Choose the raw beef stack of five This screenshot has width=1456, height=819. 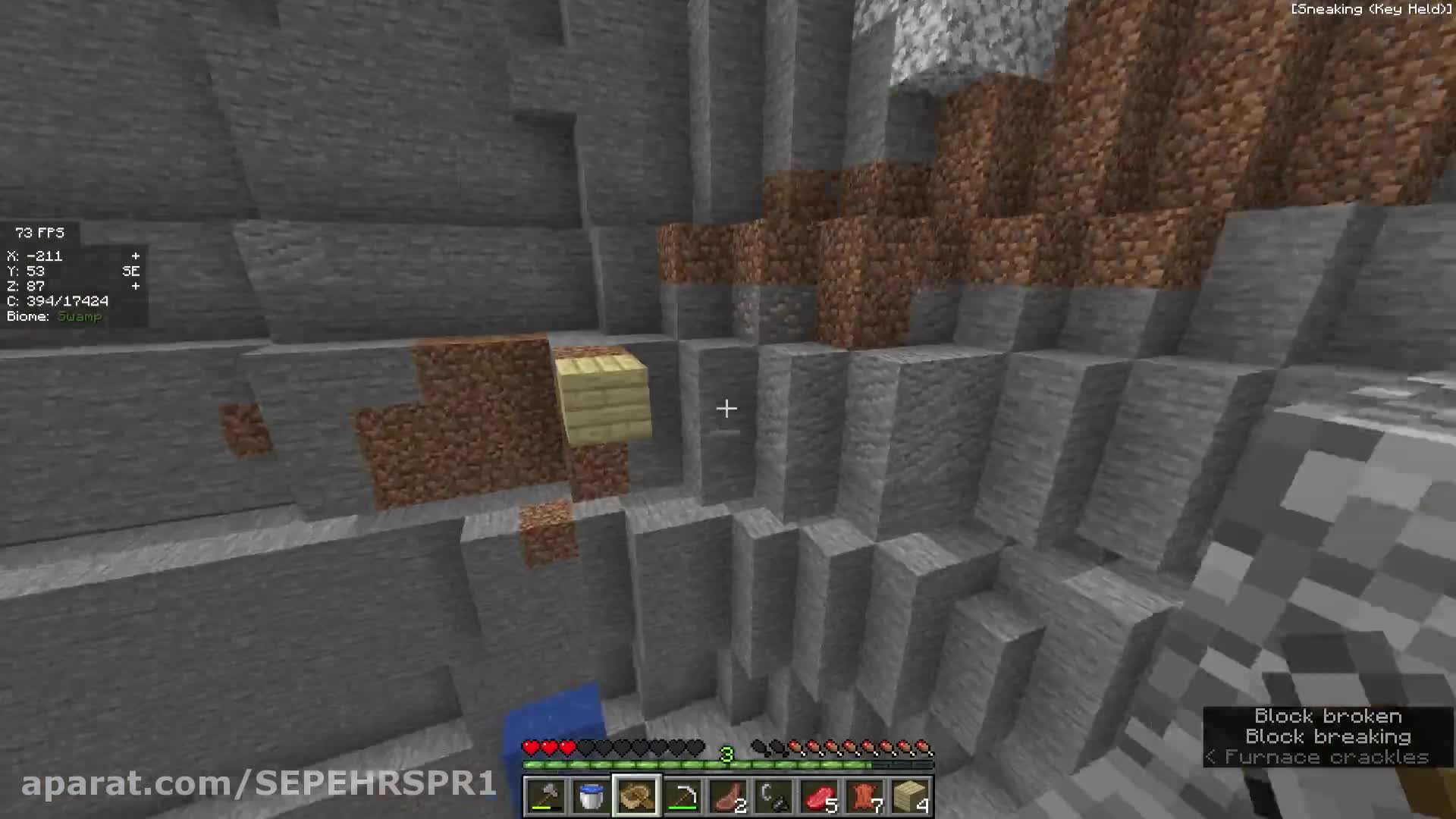(819, 796)
